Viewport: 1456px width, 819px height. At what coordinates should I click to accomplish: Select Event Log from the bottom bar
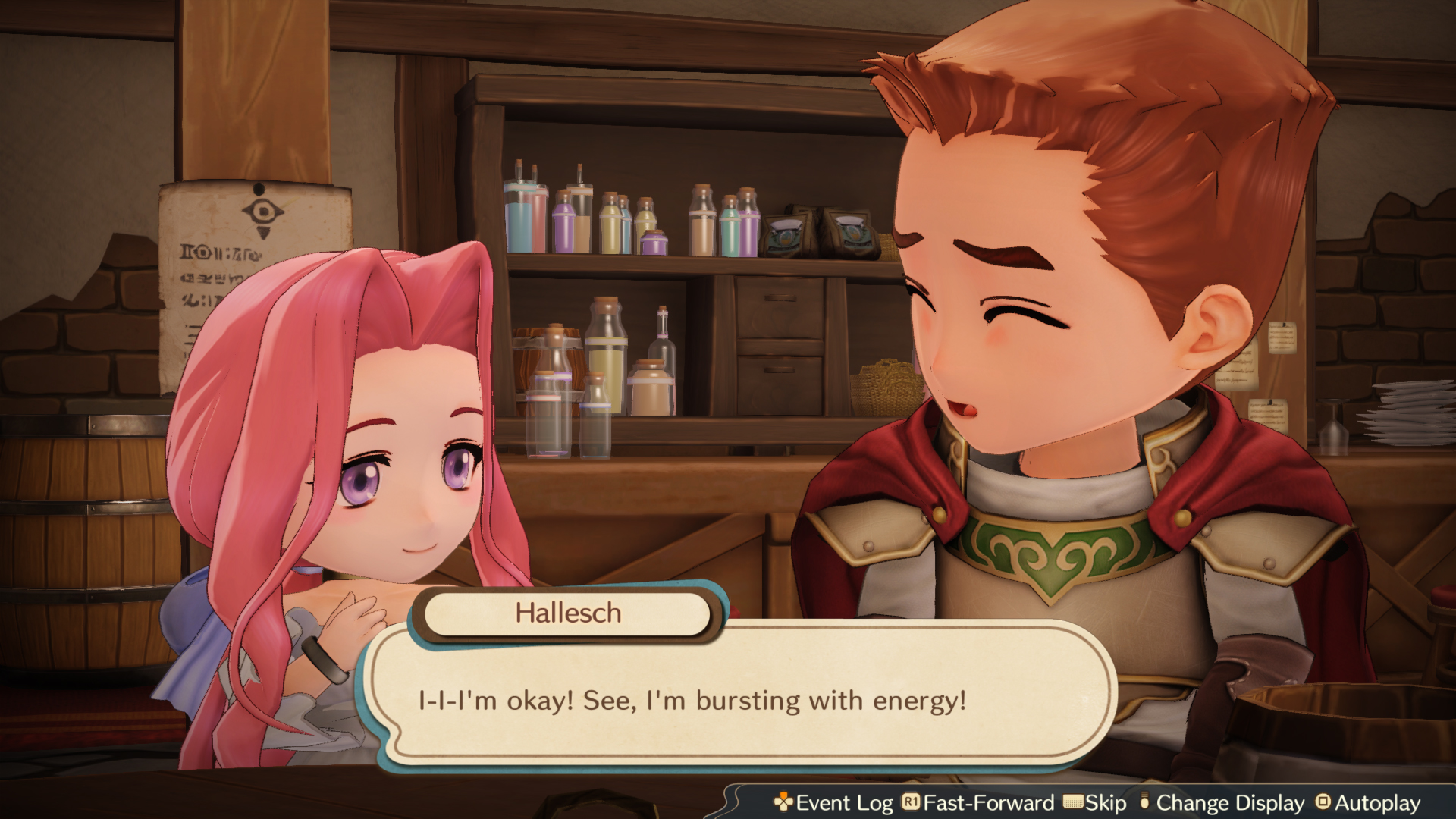842,803
